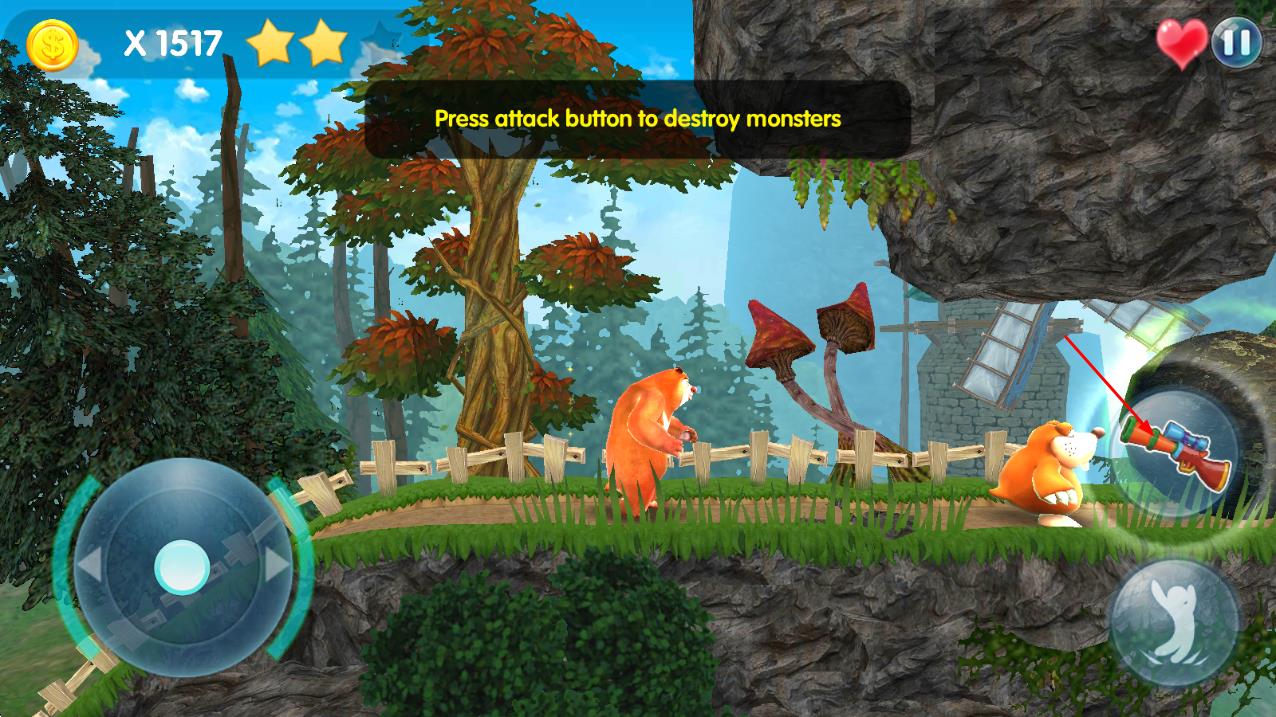Viewport: 1276px width, 717px height.
Task: Click the gold coin icon
Action: 52,45
